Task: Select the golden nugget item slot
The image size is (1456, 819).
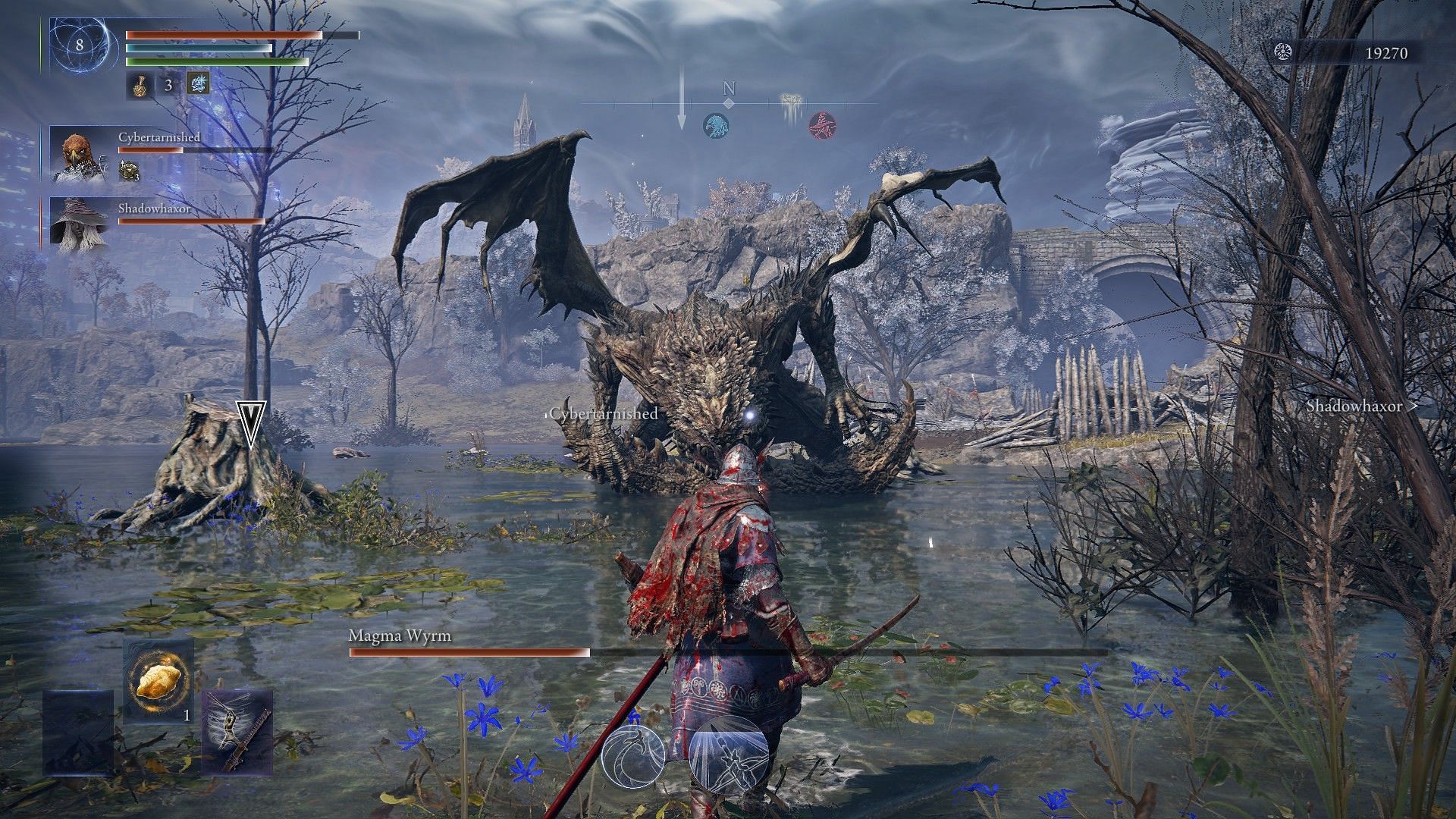Action: [158, 680]
